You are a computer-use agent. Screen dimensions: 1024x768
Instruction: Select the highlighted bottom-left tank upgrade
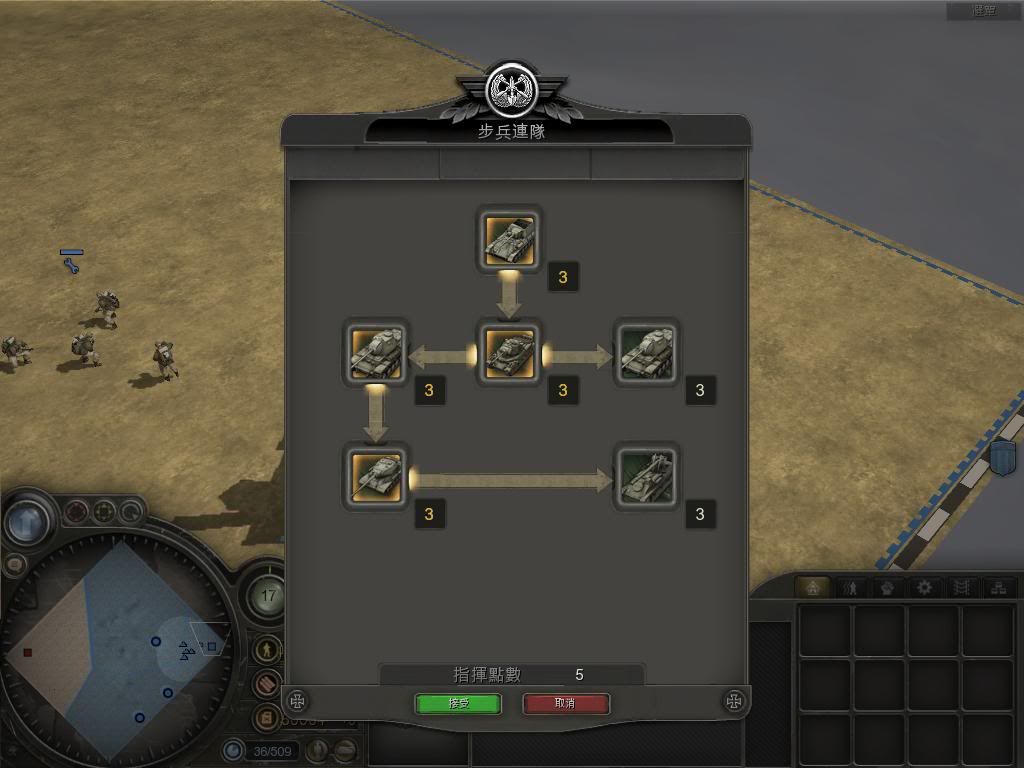click(x=375, y=475)
